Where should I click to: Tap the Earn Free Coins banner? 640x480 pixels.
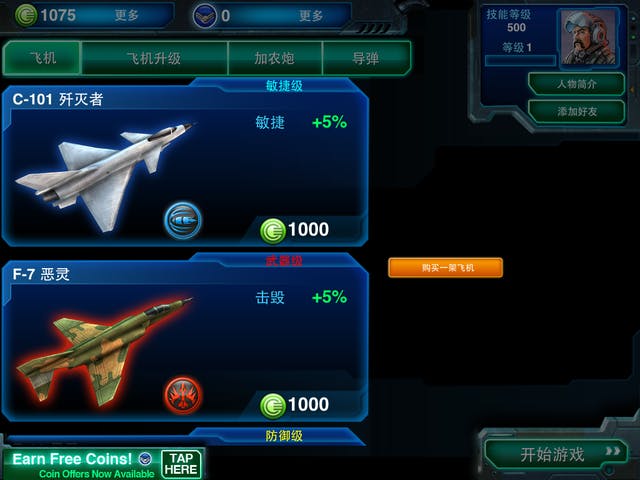click(x=80, y=464)
